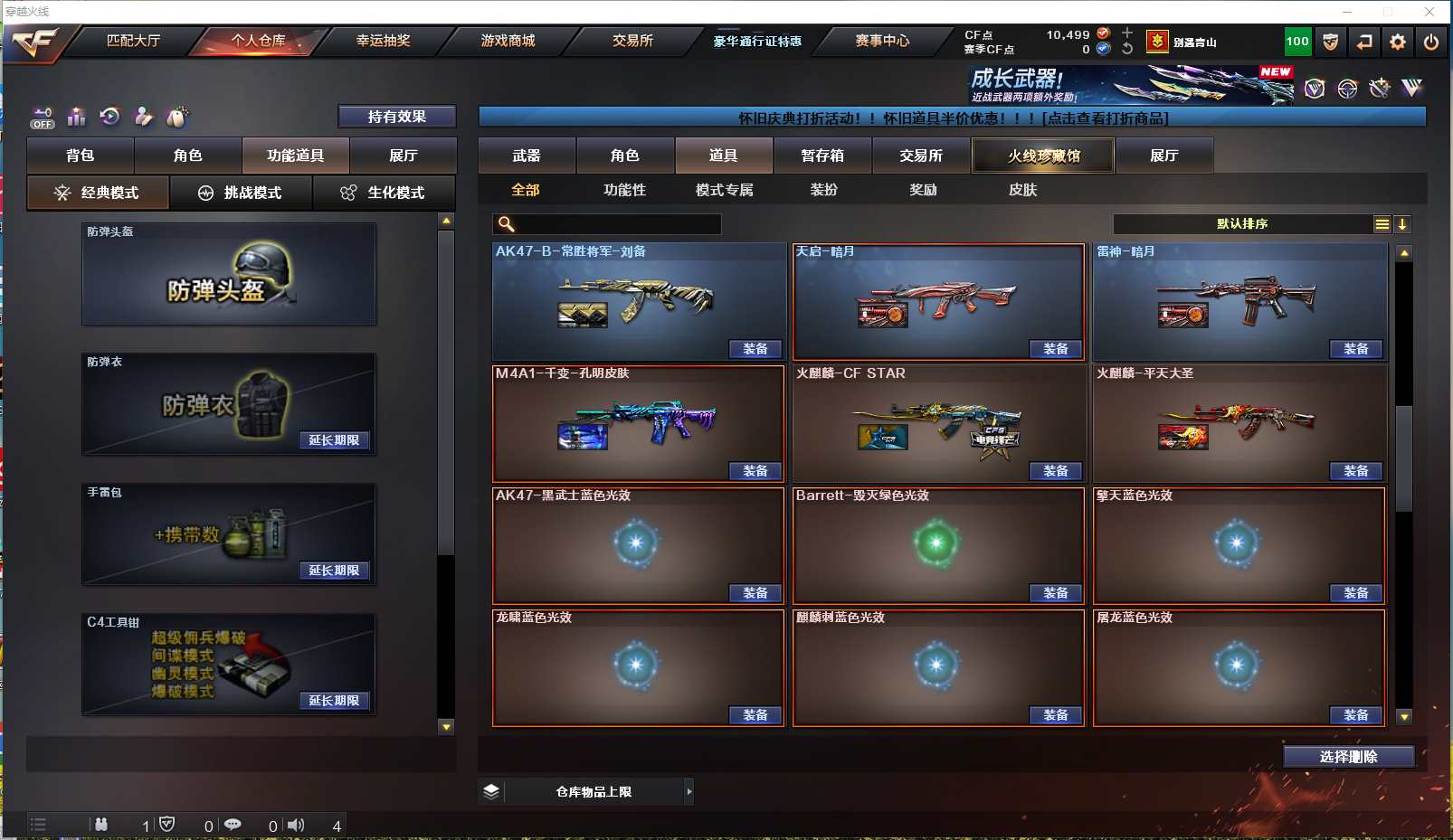Screen dimensions: 1453x840
Task: Open the 幸运抽奖 lucky draw page
Action: (383, 41)
